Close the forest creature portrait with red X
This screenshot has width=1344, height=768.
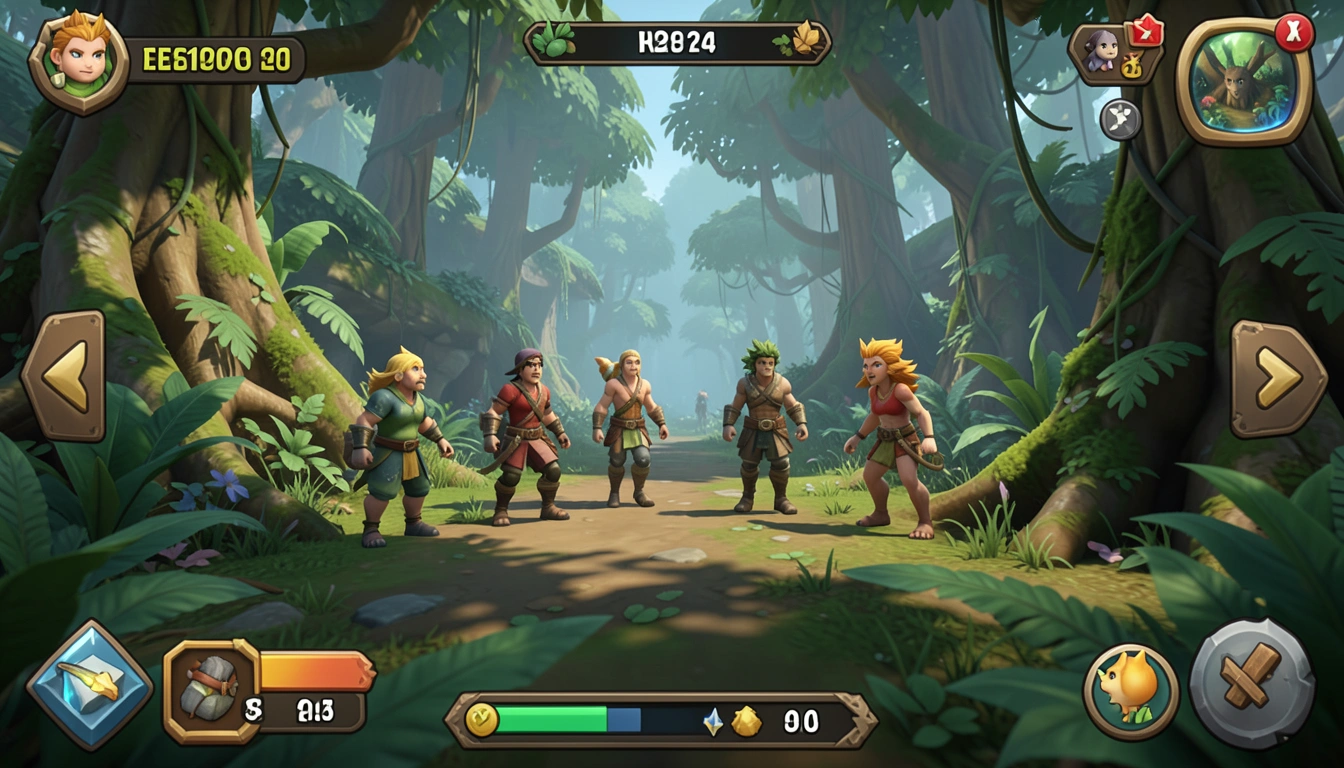1293,33
